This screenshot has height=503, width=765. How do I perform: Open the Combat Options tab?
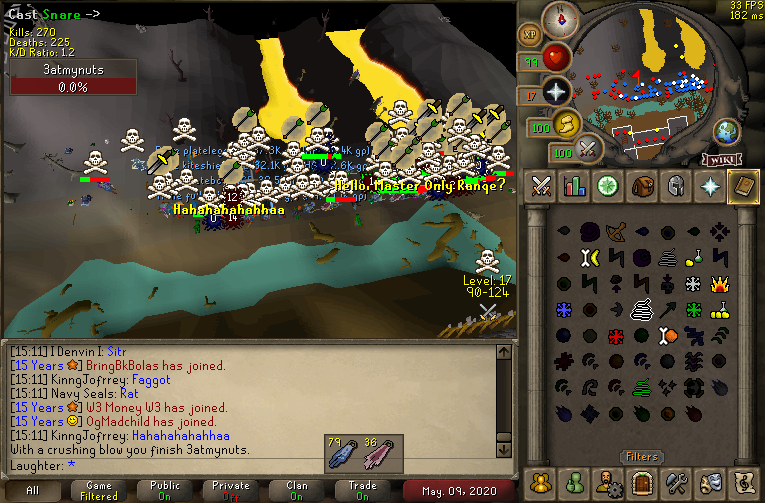[x=542, y=186]
